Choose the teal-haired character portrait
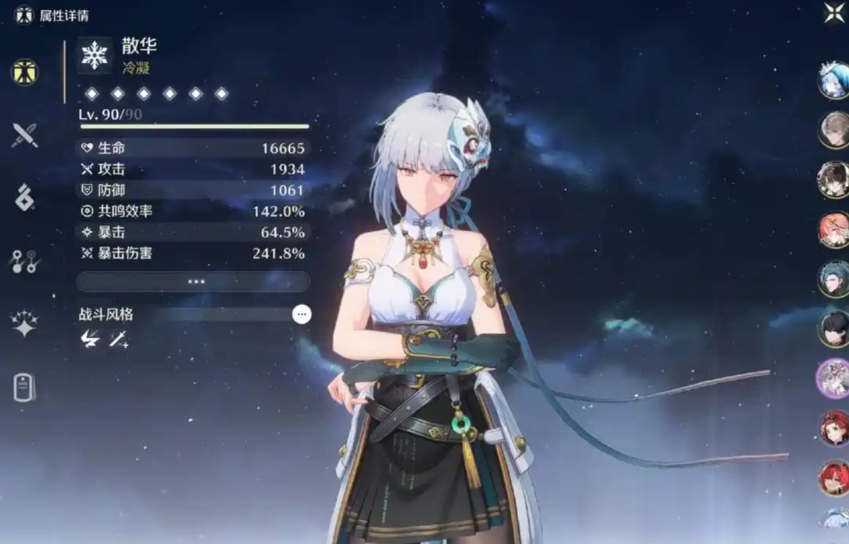Screen dimensions: 849x544 tap(833, 278)
